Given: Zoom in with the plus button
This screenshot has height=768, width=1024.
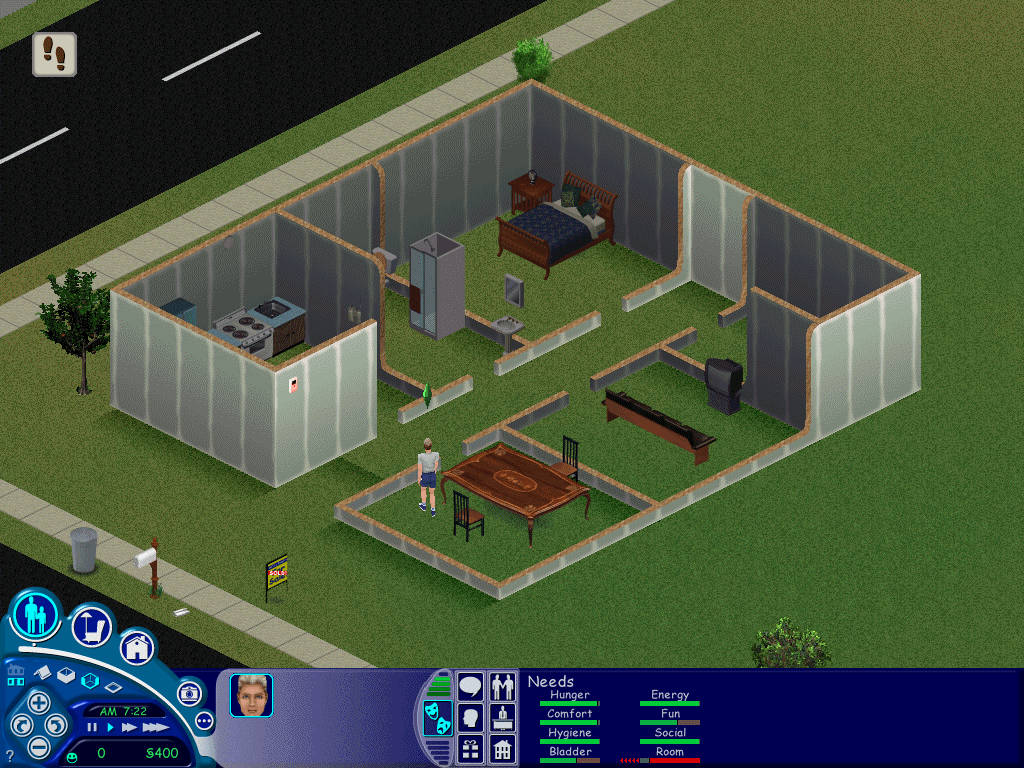Looking at the screenshot, I should [37, 701].
